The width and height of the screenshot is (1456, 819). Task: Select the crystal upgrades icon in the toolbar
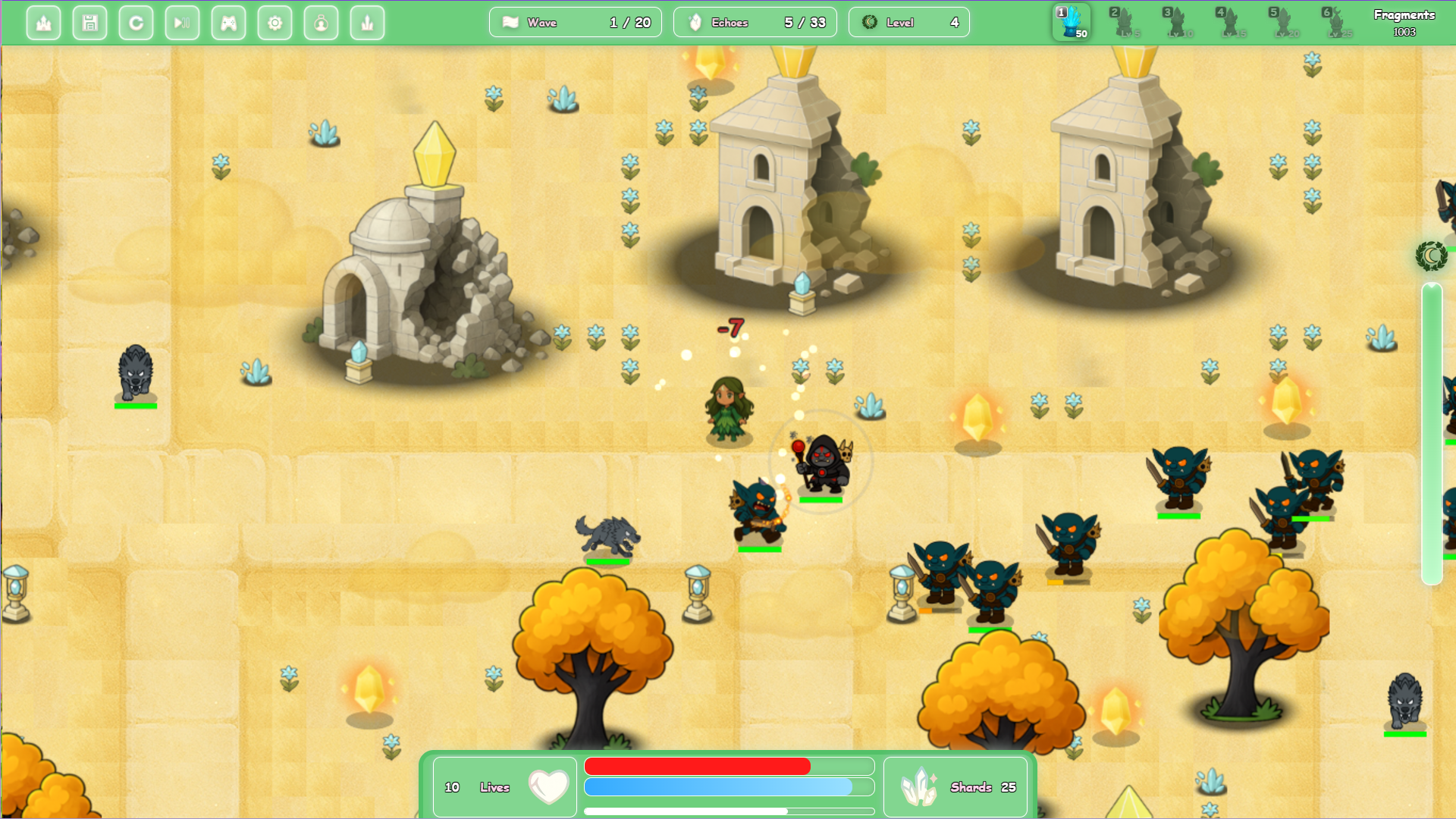[367, 23]
